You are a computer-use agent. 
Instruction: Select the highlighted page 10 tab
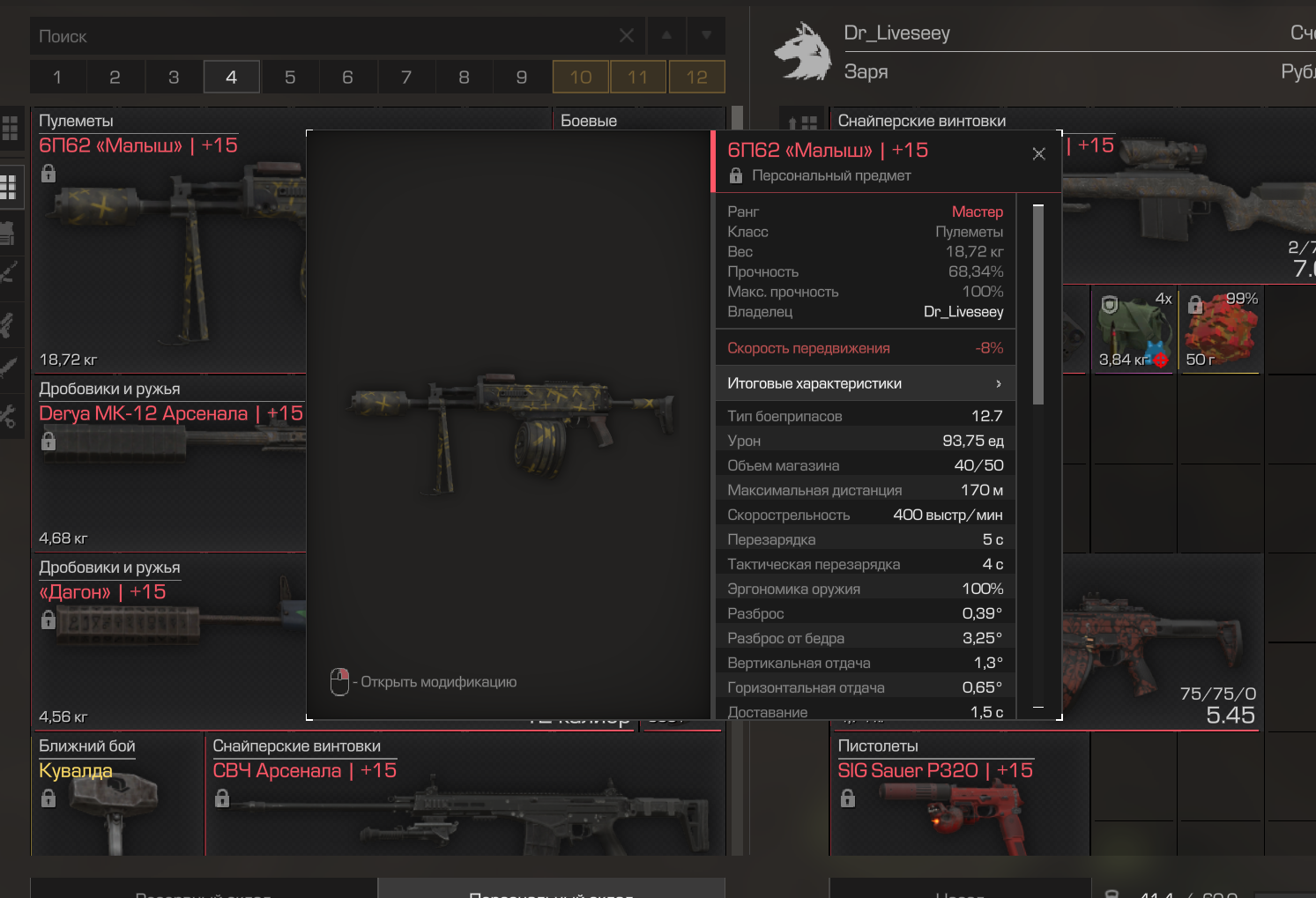coord(581,78)
